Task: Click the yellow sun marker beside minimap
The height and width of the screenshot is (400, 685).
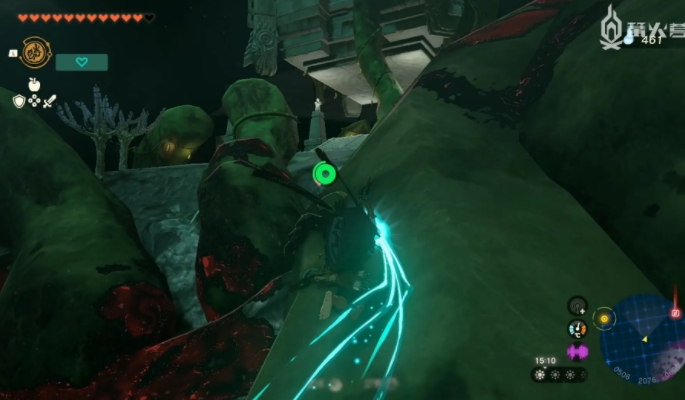Action: (x=603, y=319)
